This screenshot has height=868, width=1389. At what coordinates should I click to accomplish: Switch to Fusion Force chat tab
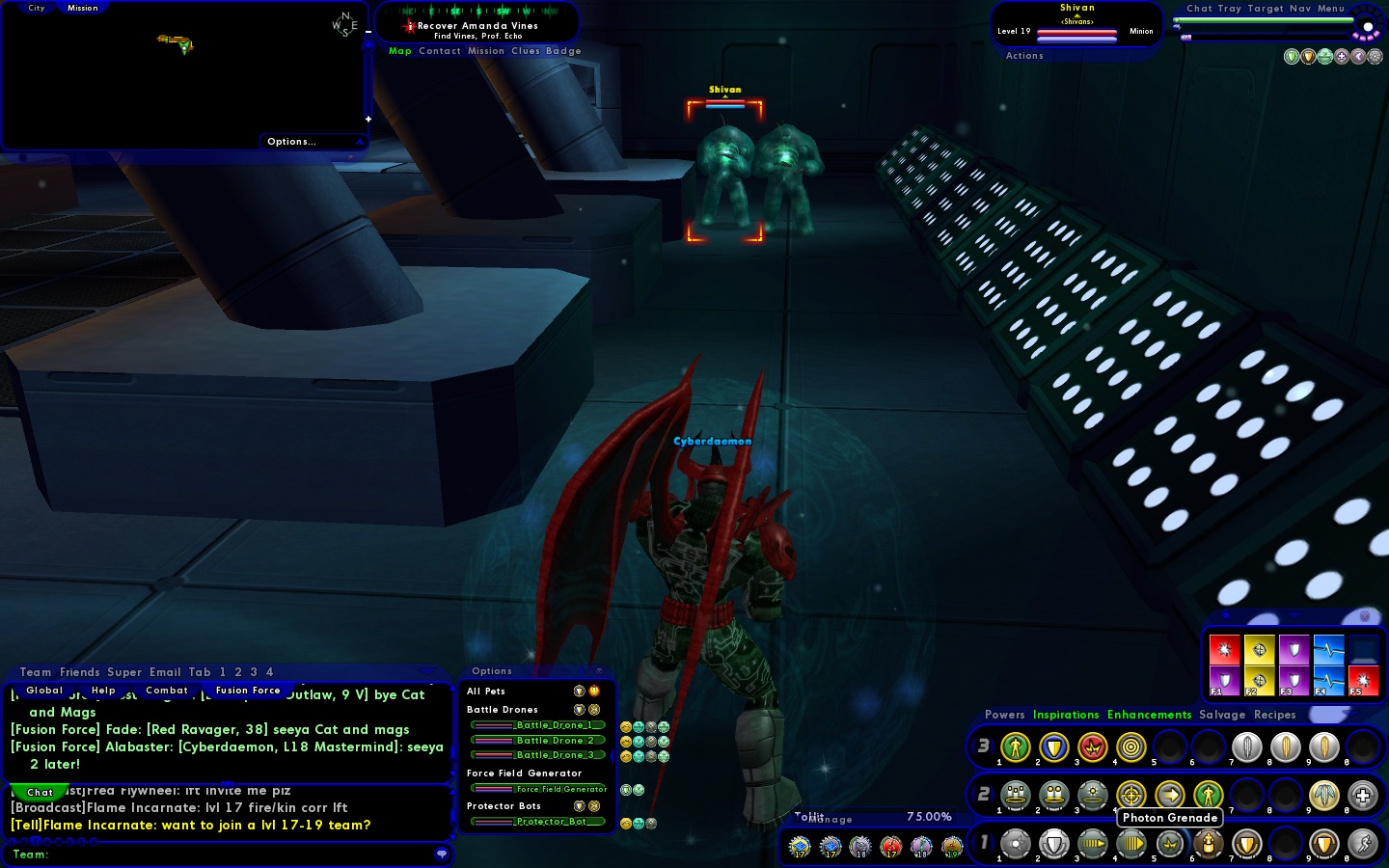coord(248,691)
